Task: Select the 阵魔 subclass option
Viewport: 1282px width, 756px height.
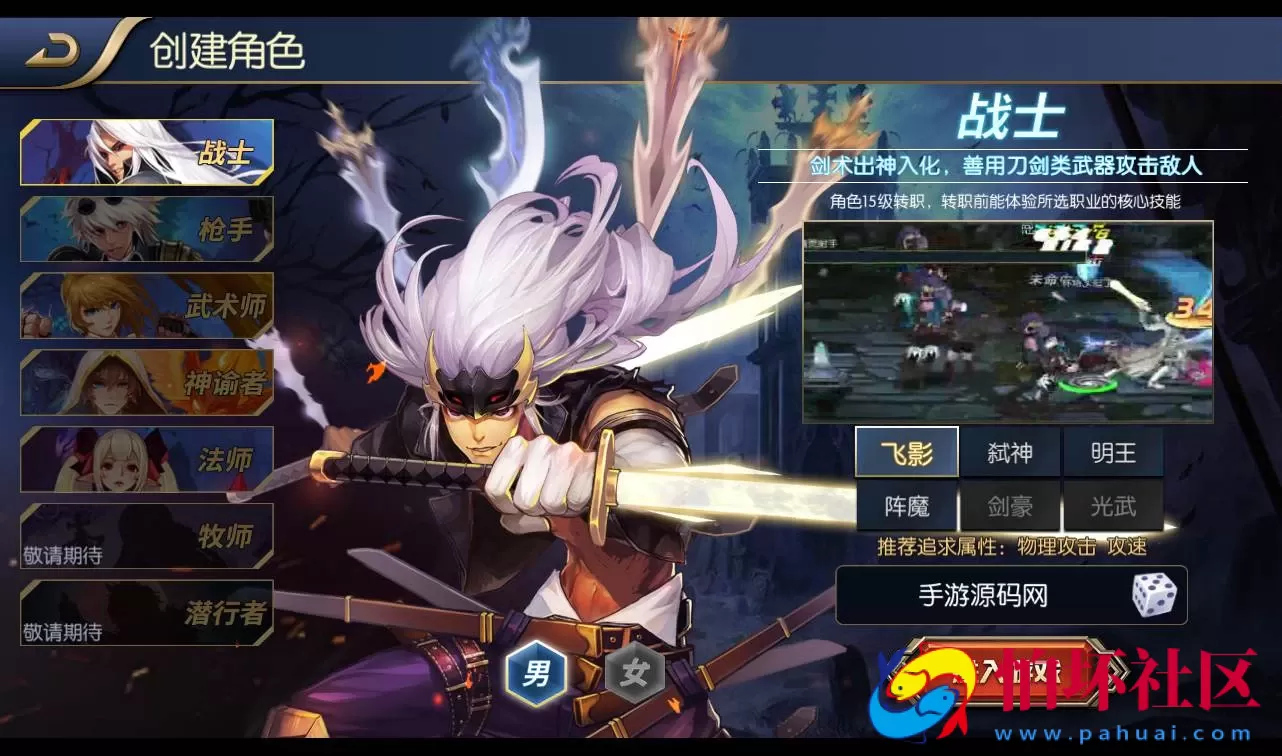Action: pos(908,506)
